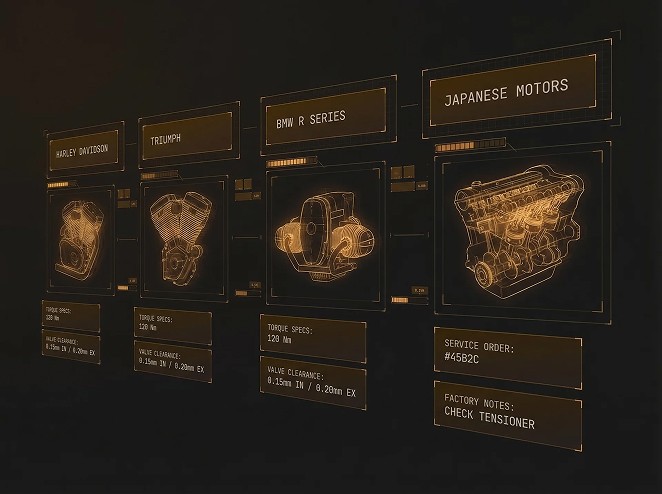The image size is (662, 494).
Task: Select Harley Davidson valve clearance box
Action: (x=71, y=346)
